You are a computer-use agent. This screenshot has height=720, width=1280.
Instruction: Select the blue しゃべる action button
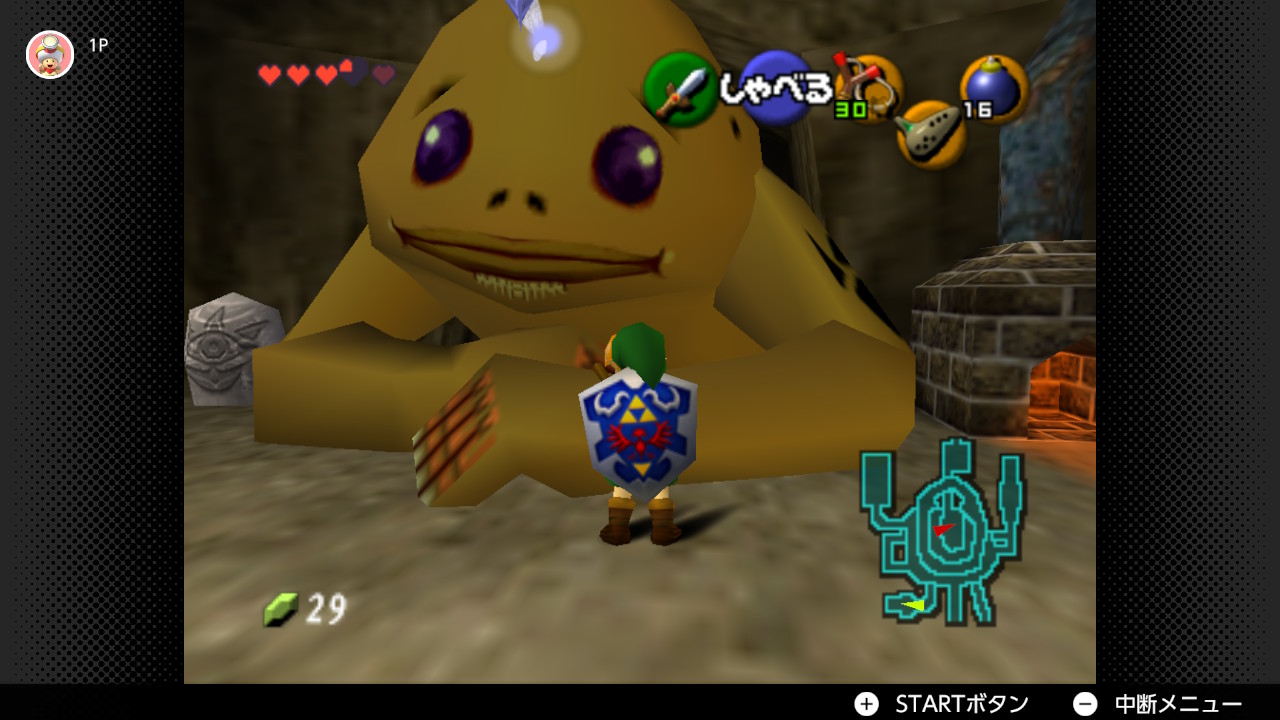click(x=776, y=89)
